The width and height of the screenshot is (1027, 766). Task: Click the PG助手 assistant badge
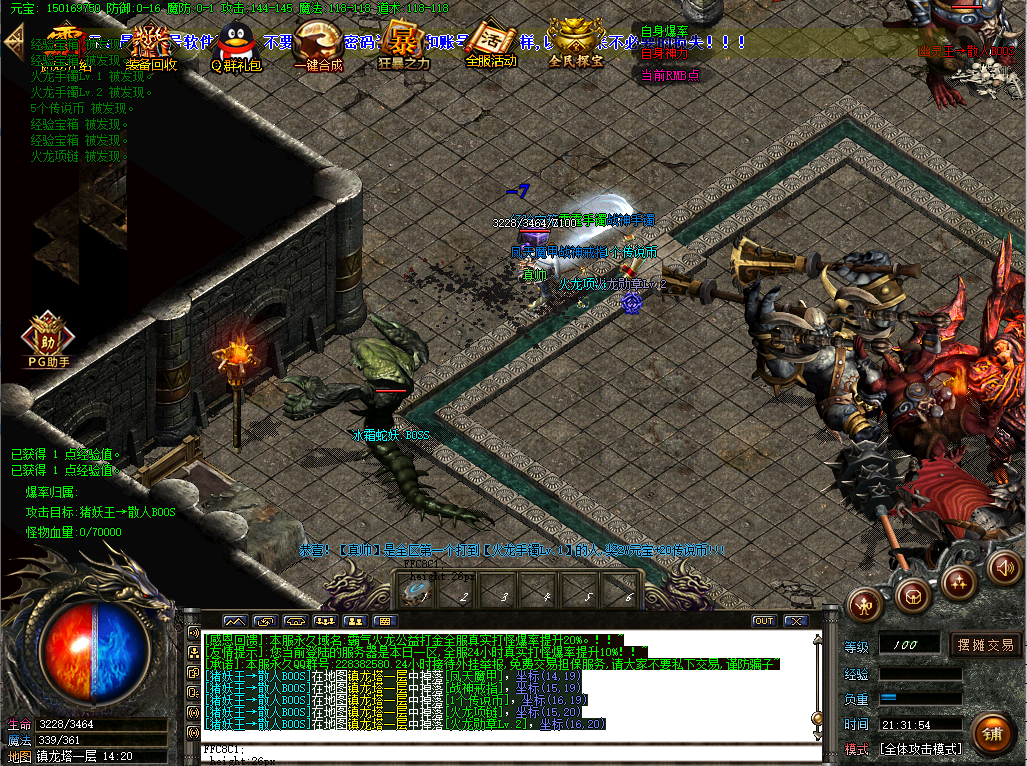tap(45, 338)
